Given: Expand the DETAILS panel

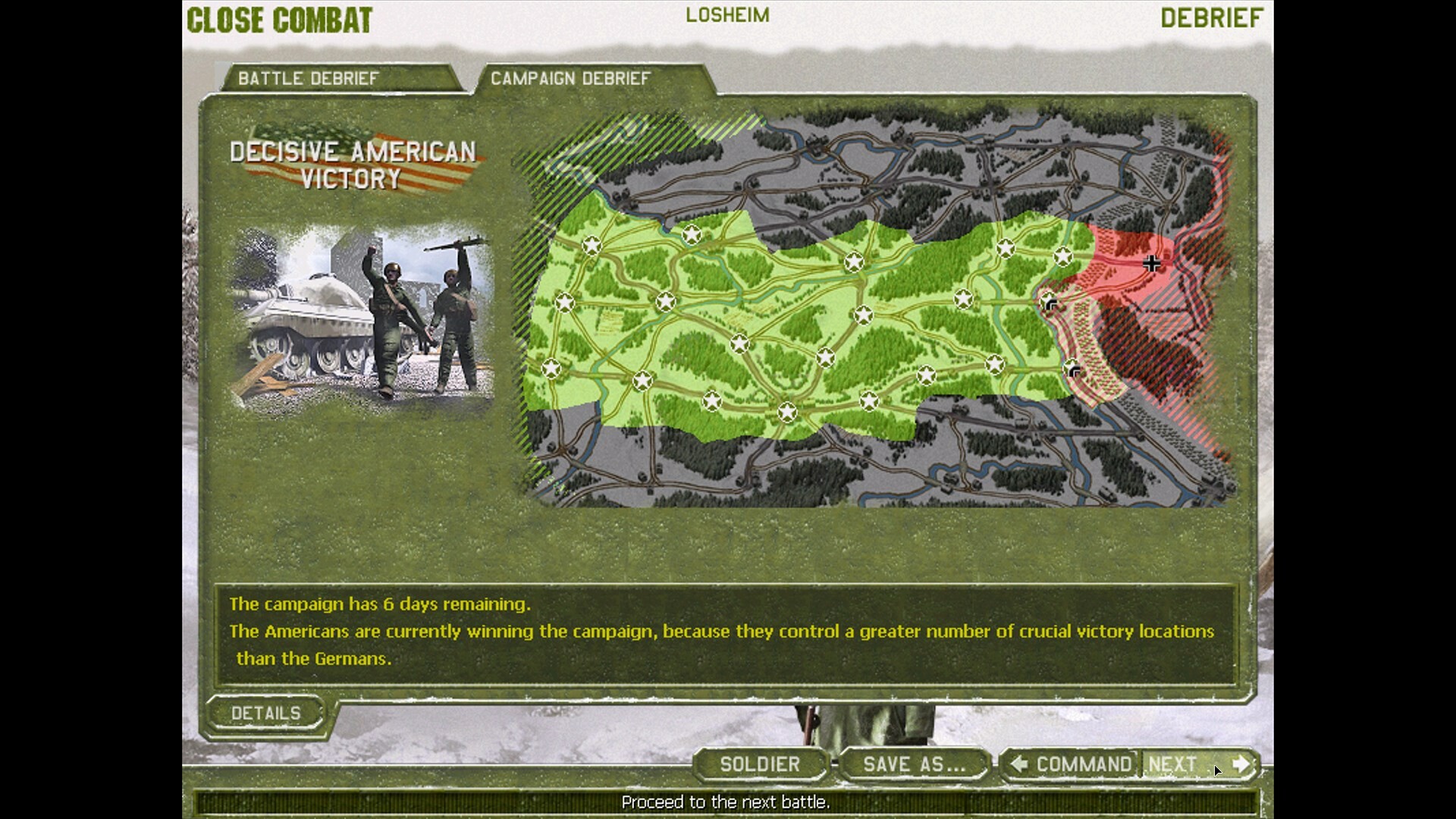Looking at the screenshot, I should (x=267, y=713).
